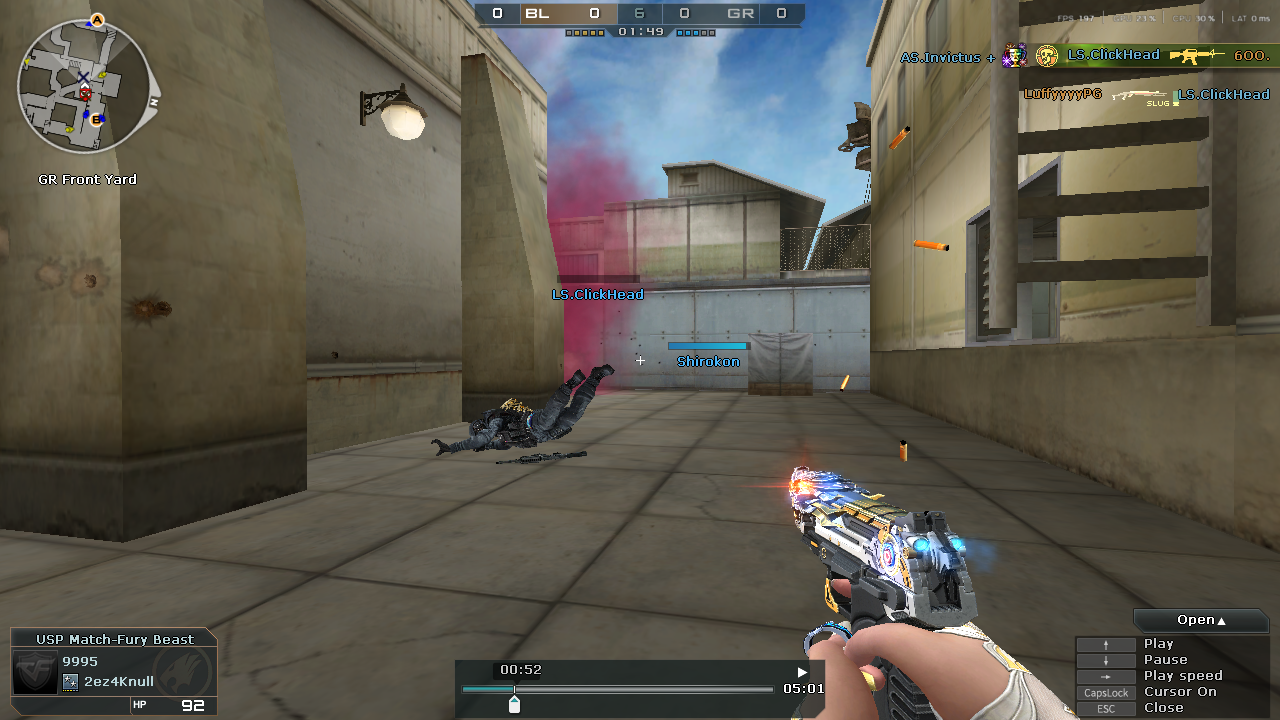Click the trophy badge next to AS.Invictus
The image size is (1280, 720).
[1013, 55]
